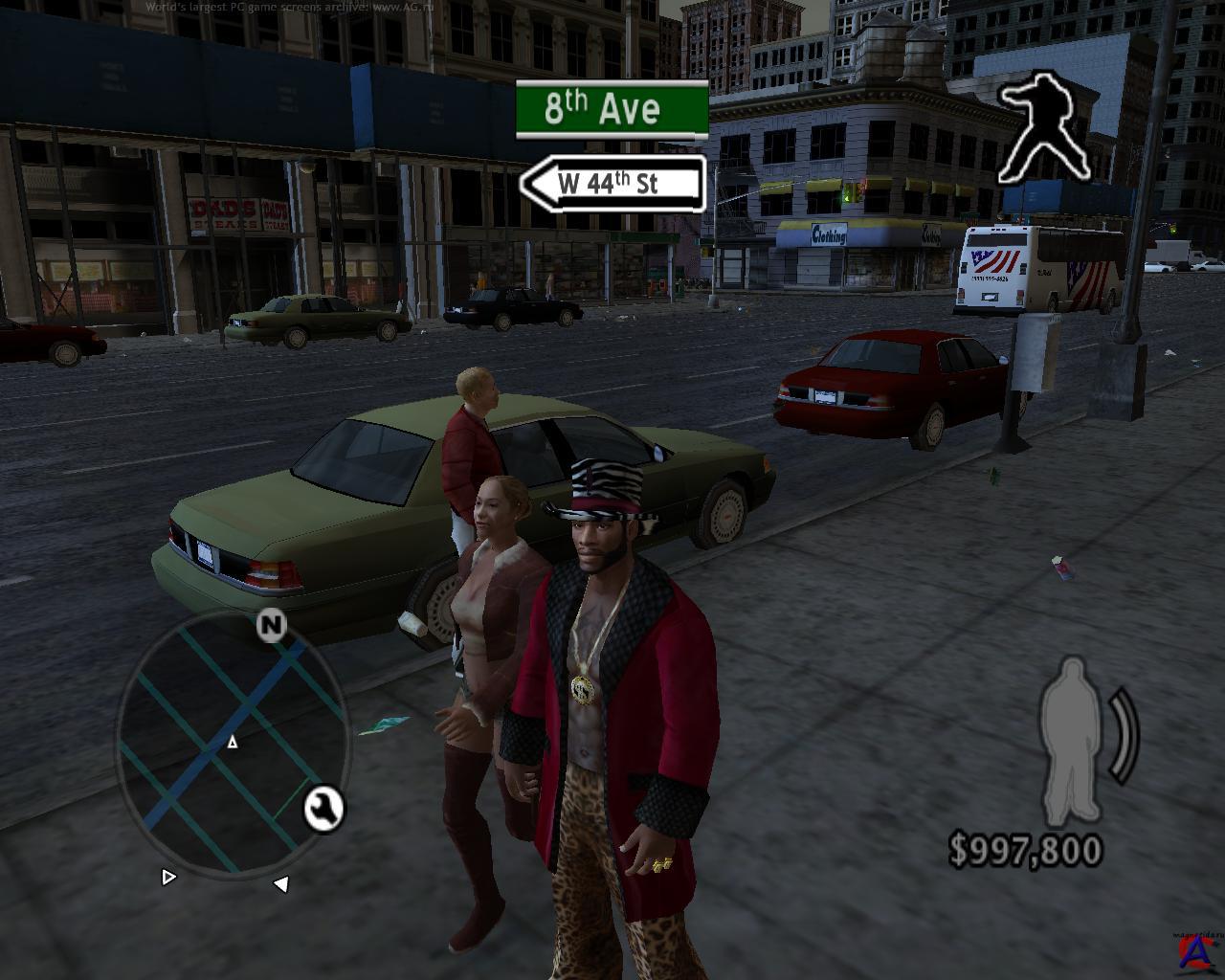
Task: Select the wrench marker on the minimap
Action: coord(323,809)
